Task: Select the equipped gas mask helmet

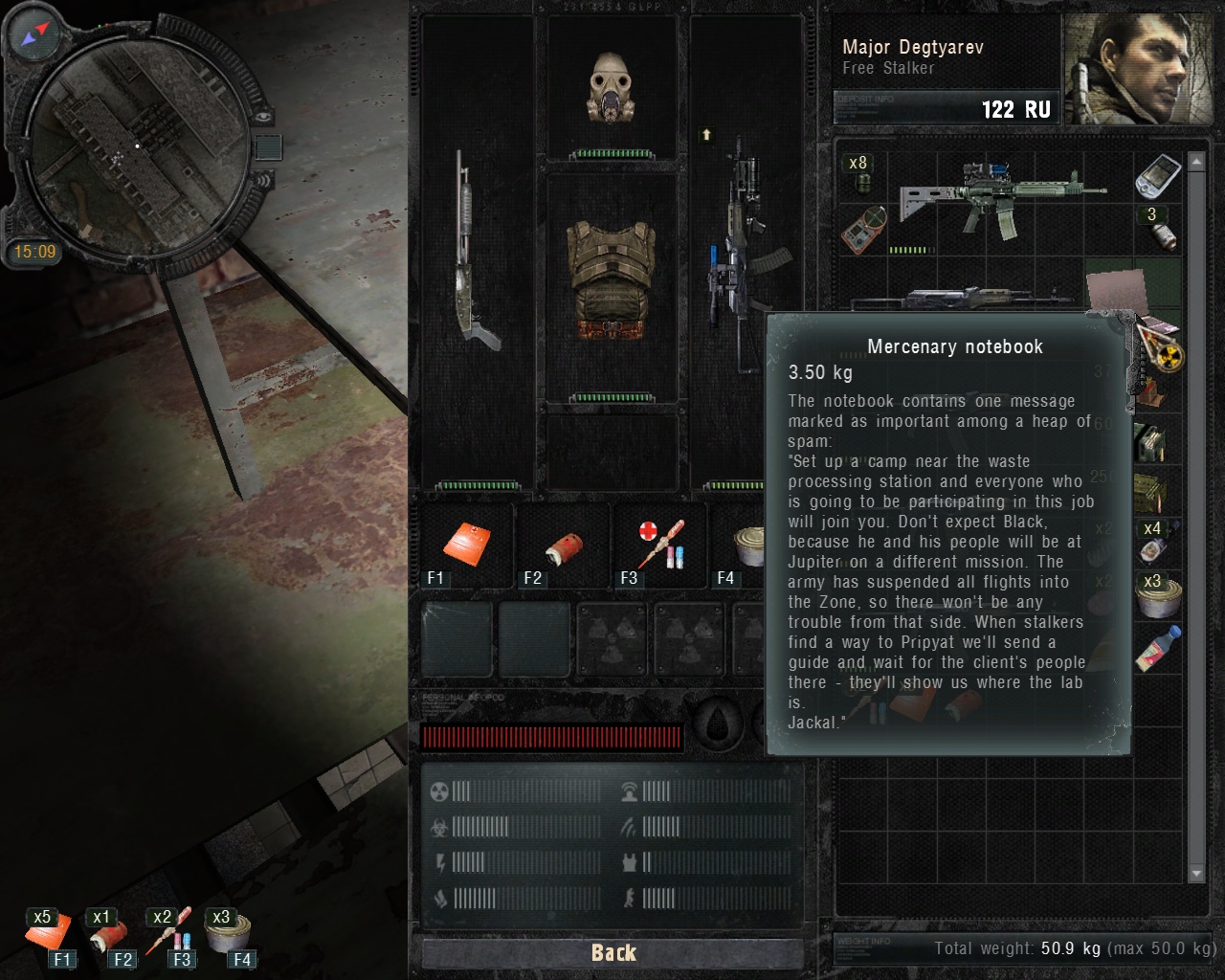Action: click(x=612, y=88)
